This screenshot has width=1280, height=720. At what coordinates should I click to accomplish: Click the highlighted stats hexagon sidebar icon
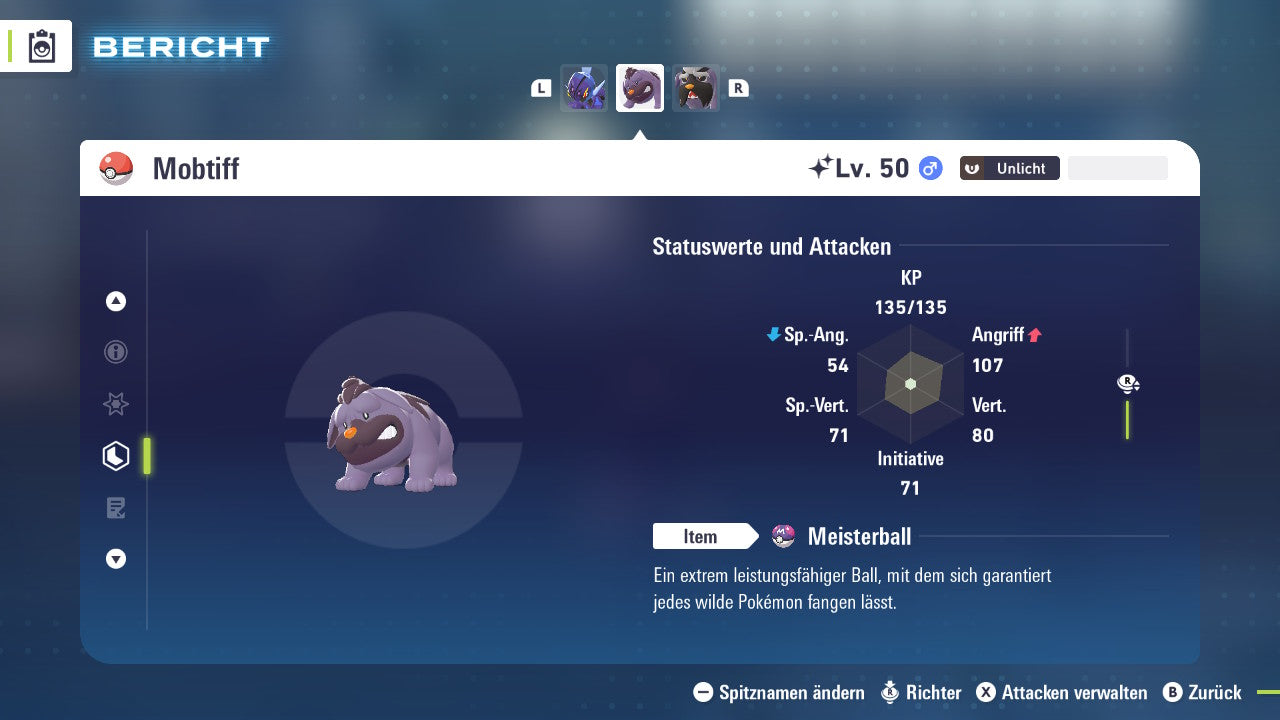(x=115, y=456)
